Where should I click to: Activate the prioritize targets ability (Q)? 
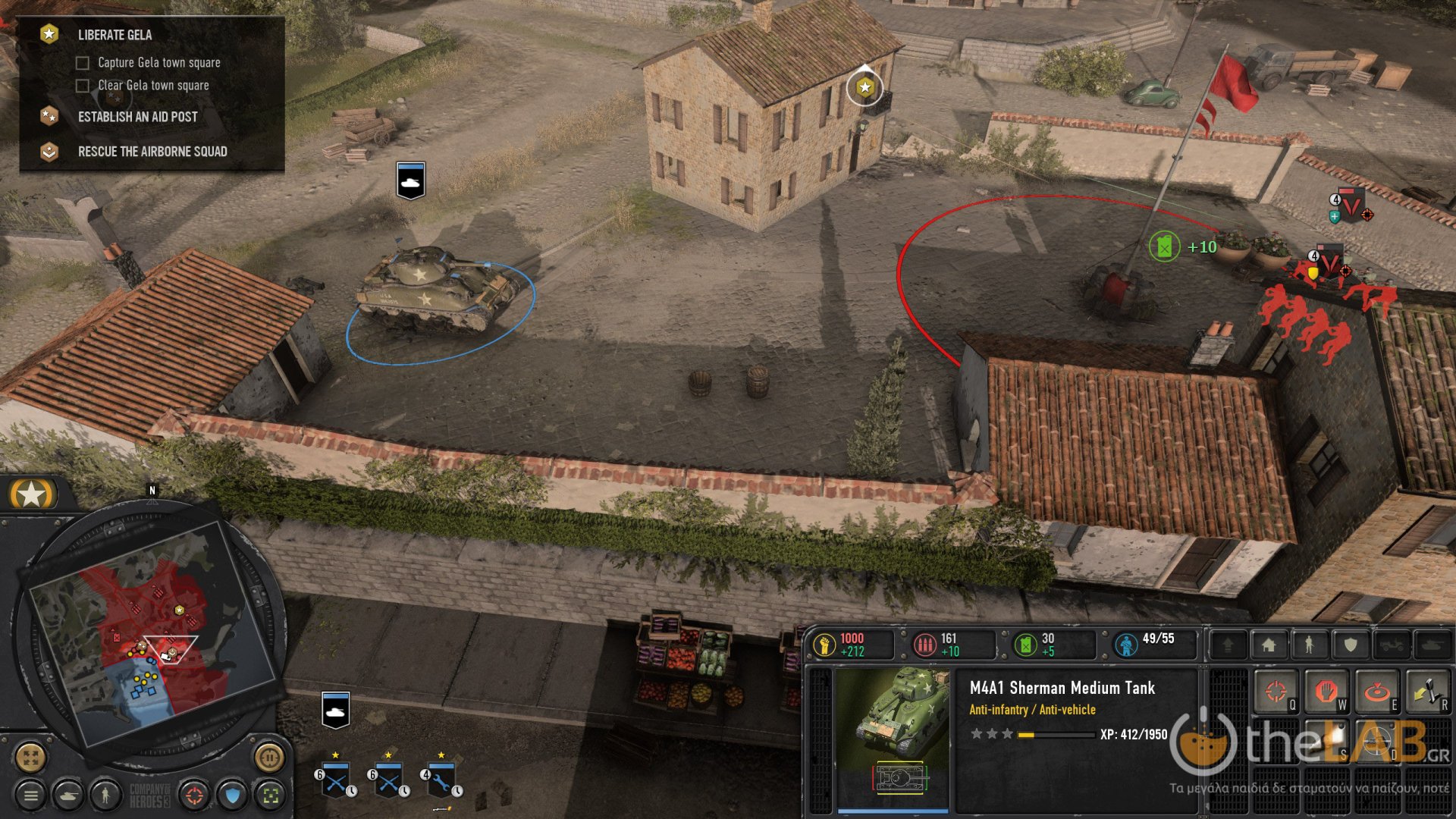coord(1275,692)
